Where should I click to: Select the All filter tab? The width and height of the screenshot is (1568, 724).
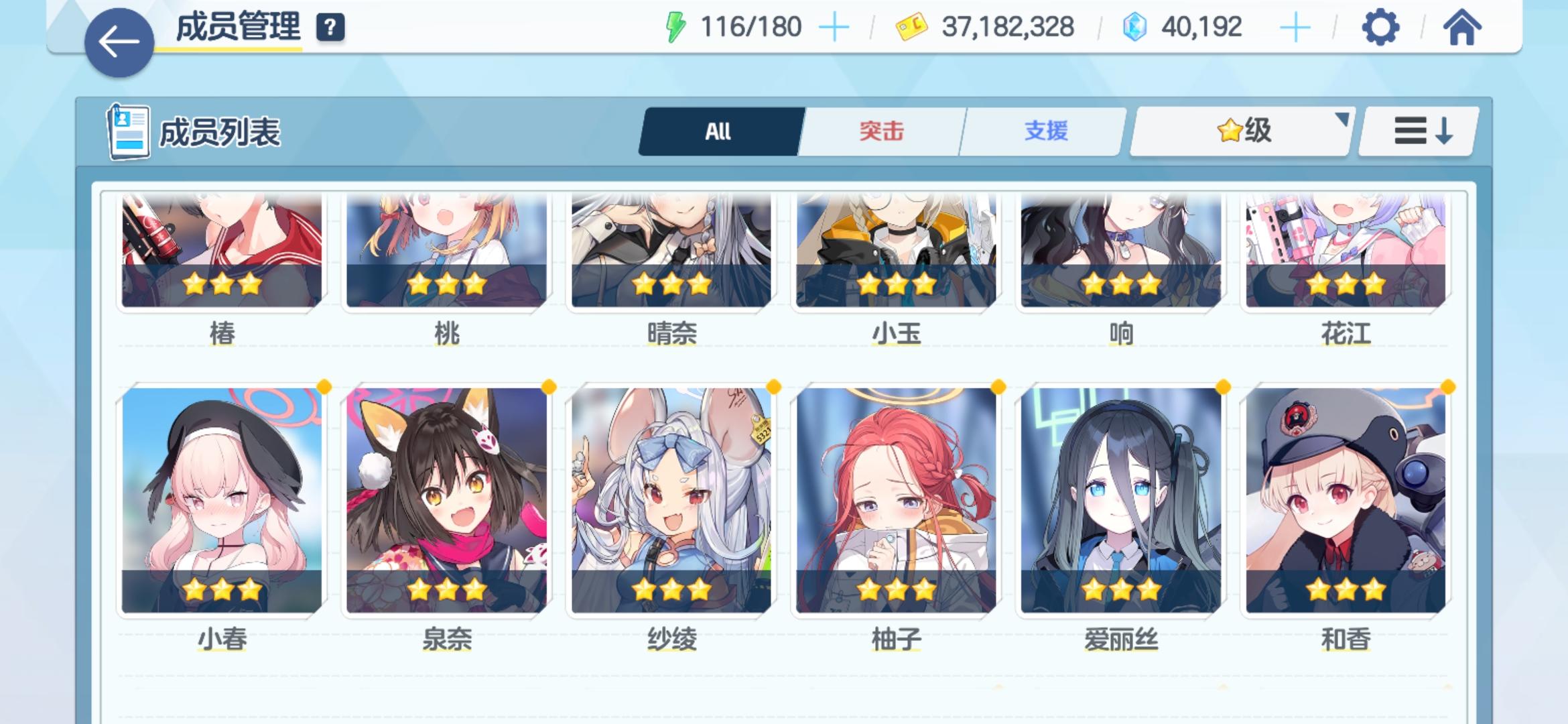[719, 132]
